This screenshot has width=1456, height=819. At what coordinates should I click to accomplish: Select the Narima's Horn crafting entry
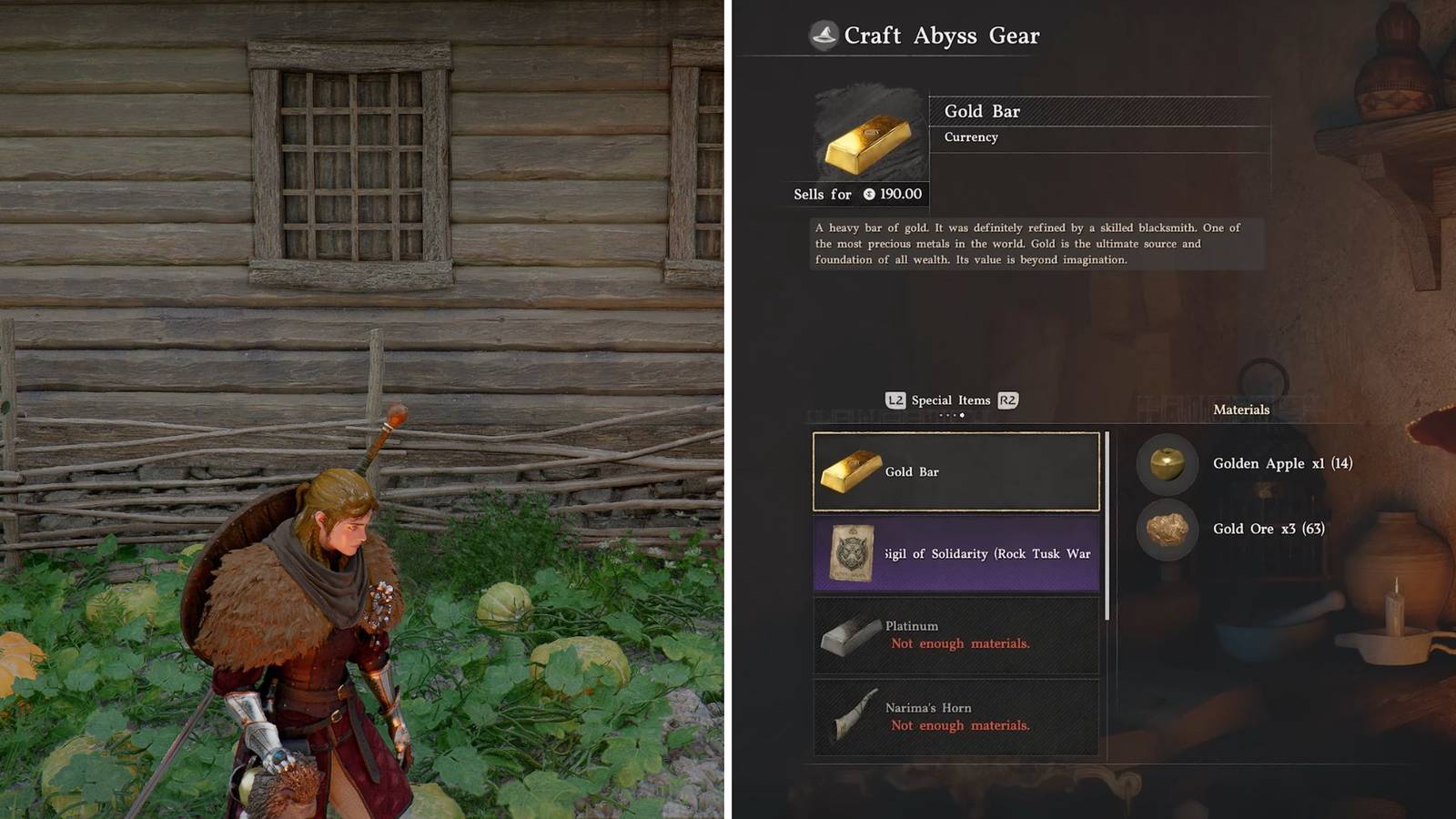[x=955, y=716]
